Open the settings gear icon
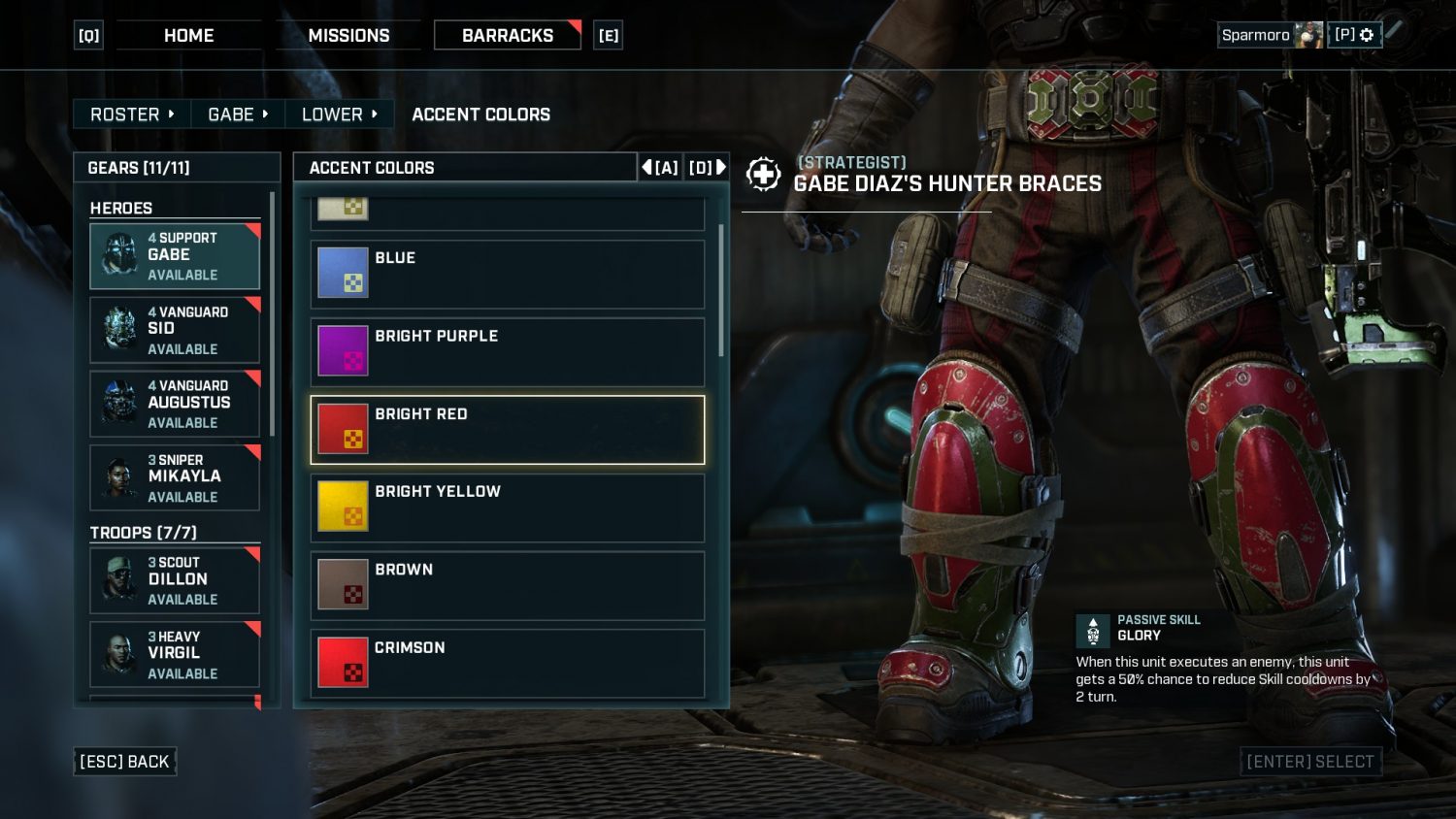 coord(1367,35)
